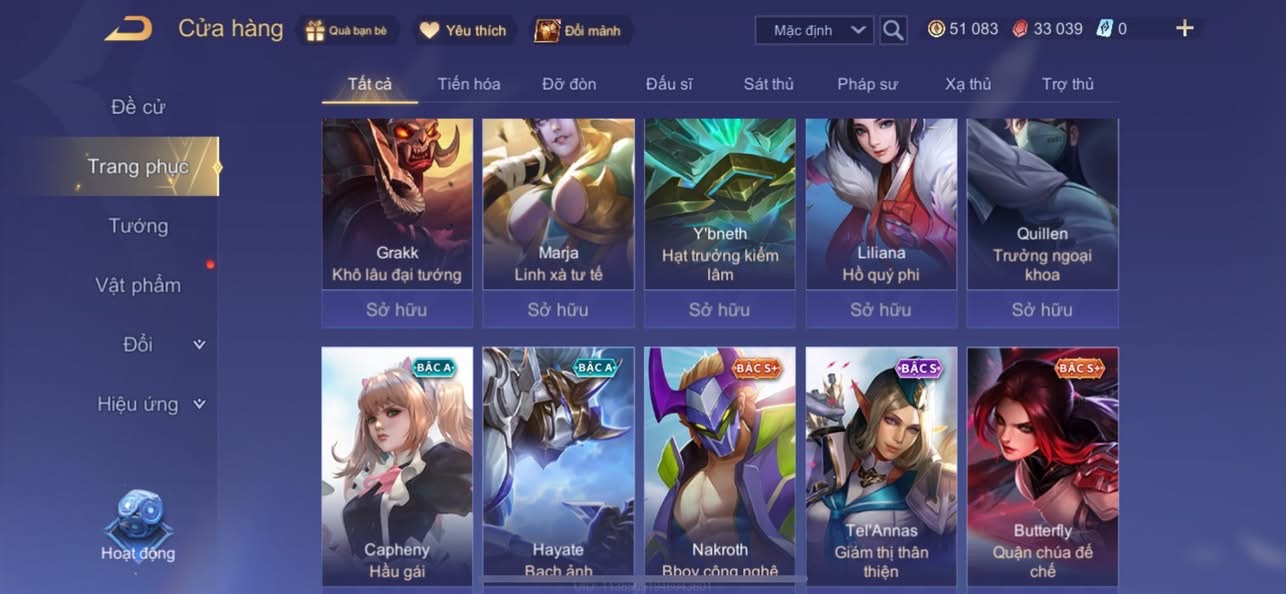
Task: Open Quà bạn bè friend gifts
Action: click(x=347, y=30)
